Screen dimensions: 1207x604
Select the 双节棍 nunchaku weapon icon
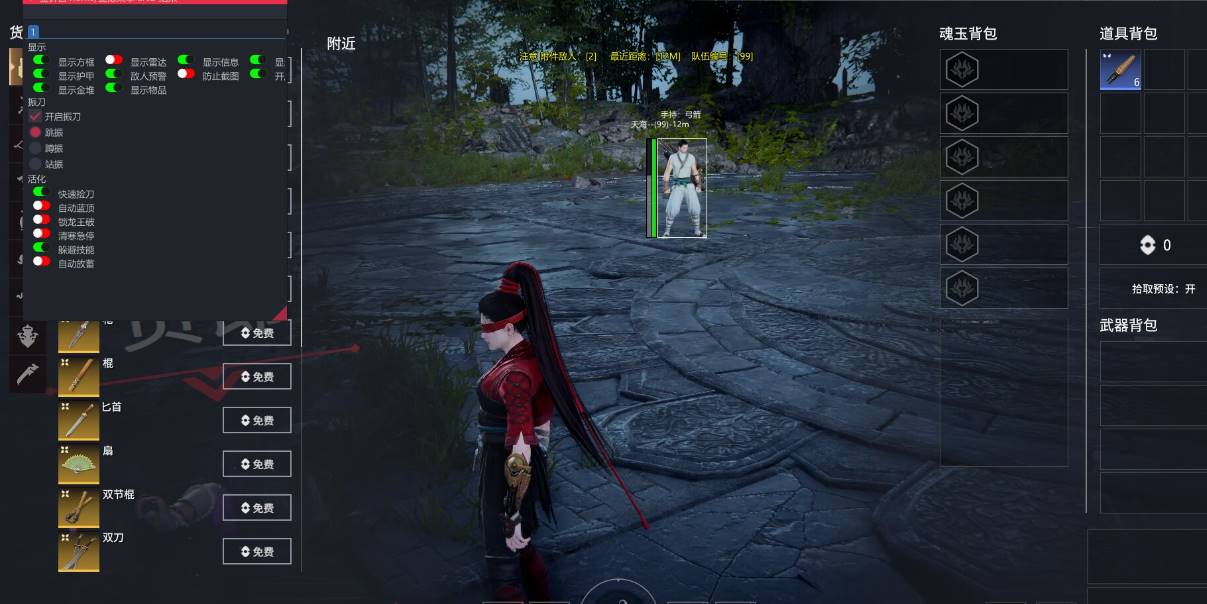pyautogui.click(x=78, y=508)
